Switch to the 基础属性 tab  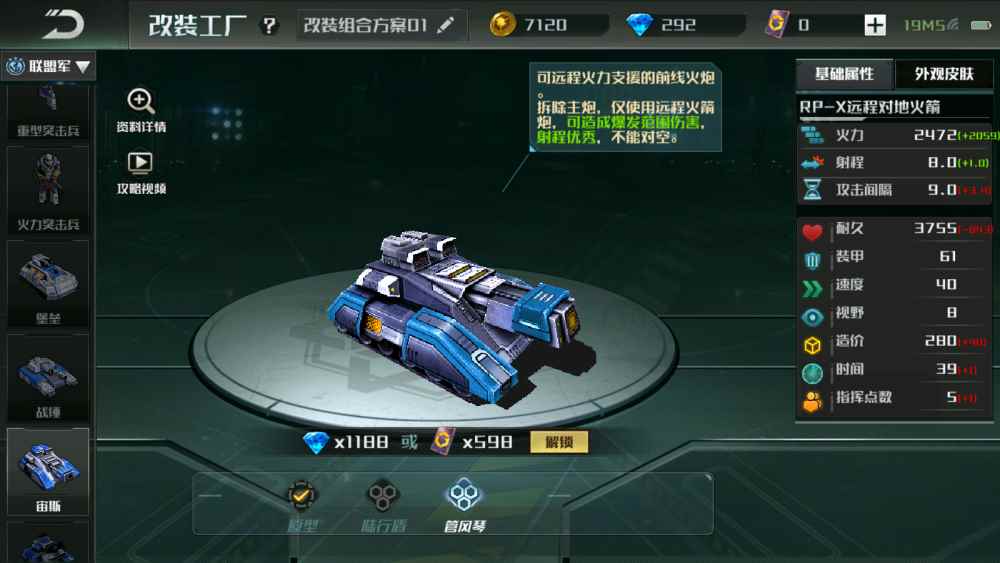click(x=844, y=74)
